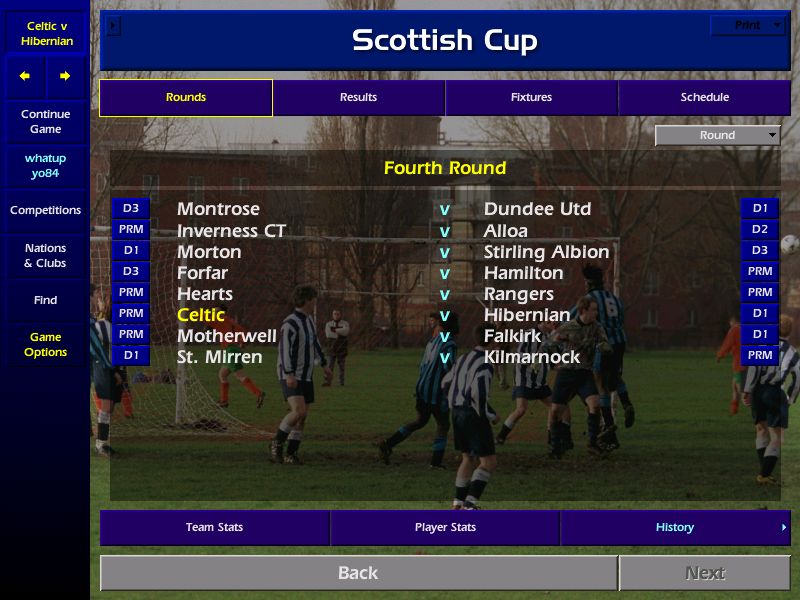
Task: Open the Round dropdown
Action: pyautogui.click(x=718, y=135)
